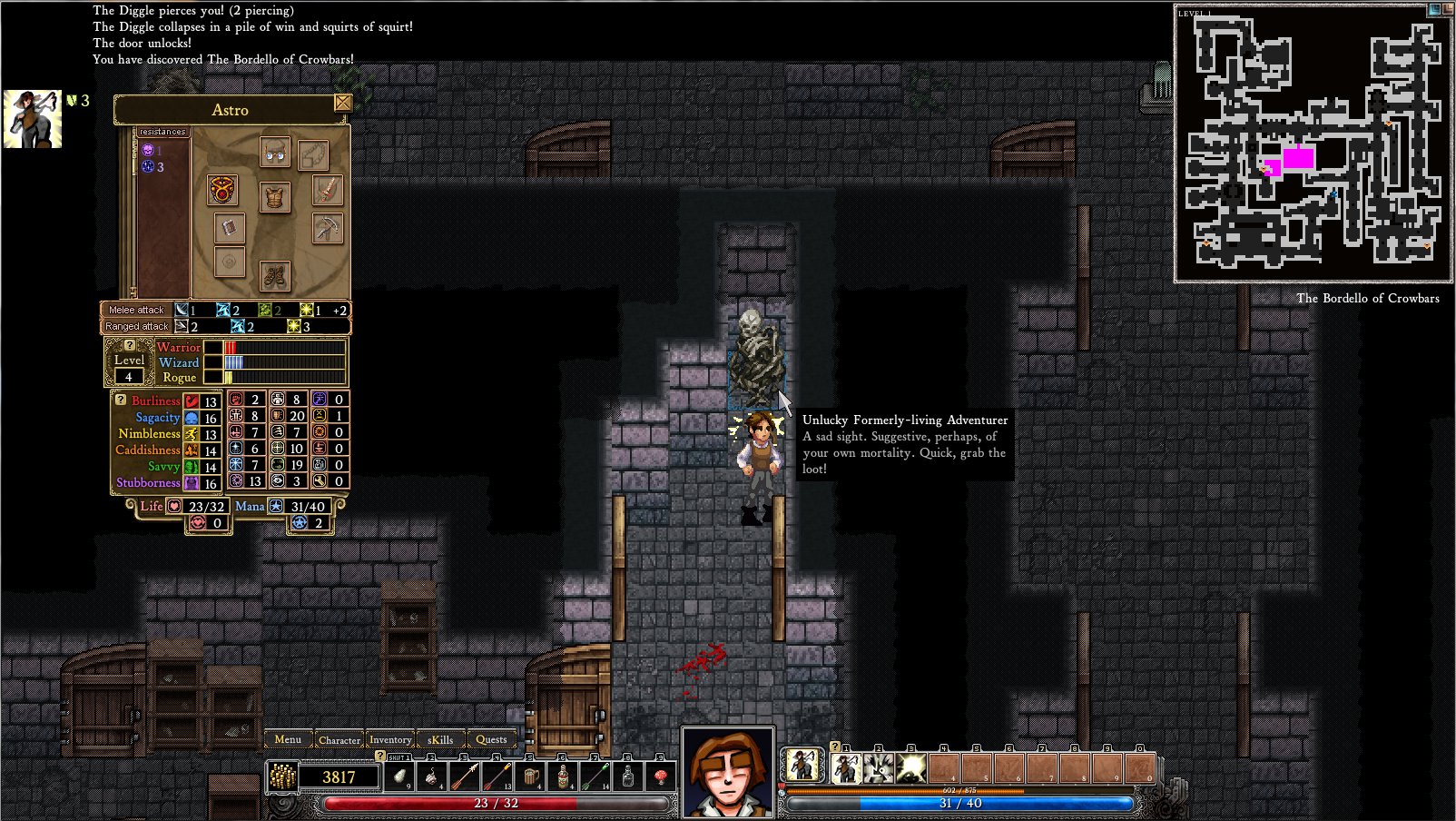
Task: Select the boots equipment slot
Action: point(275,275)
